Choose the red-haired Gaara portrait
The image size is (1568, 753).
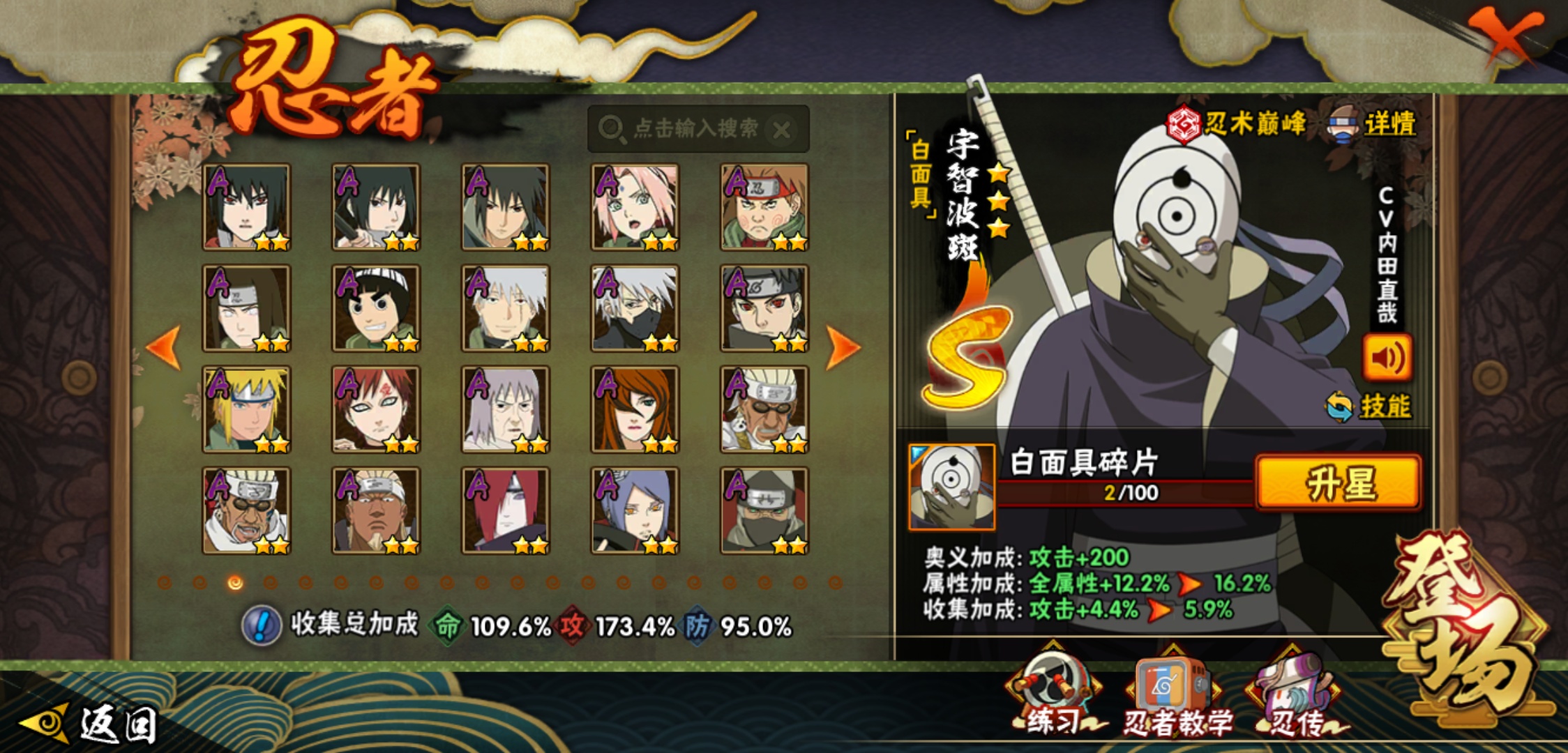(x=376, y=409)
